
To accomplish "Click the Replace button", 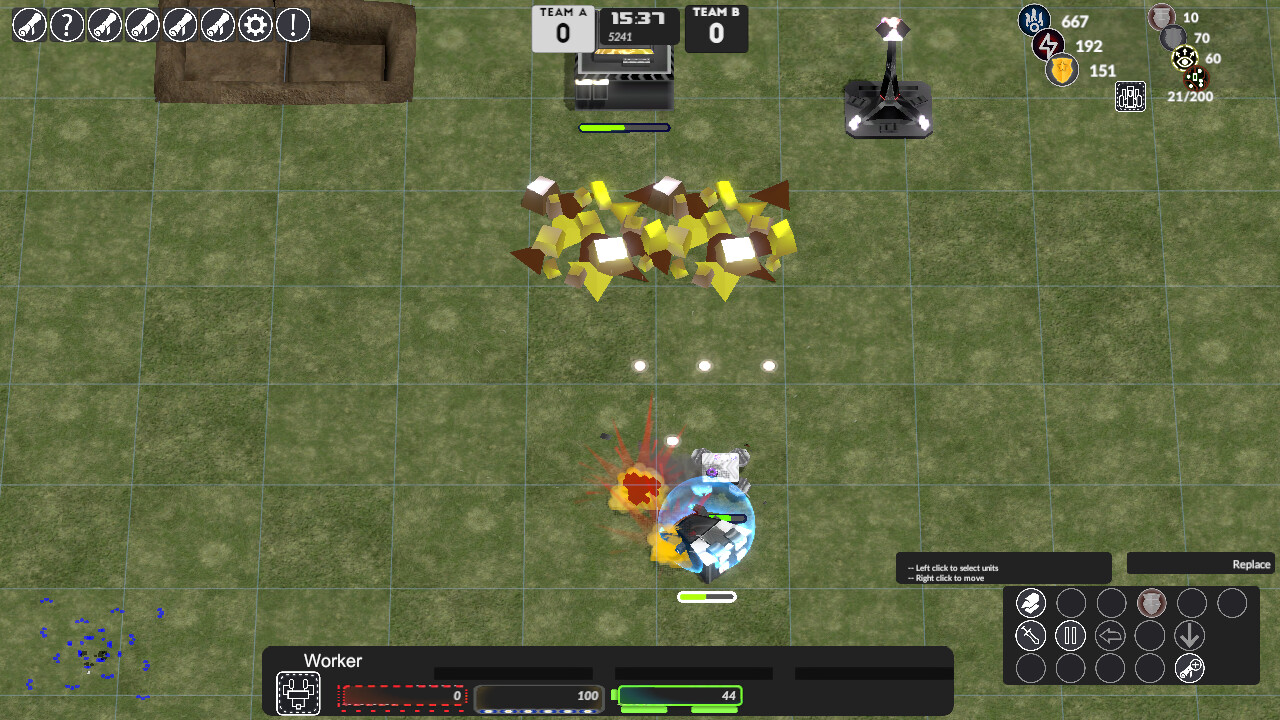I will pos(1250,564).
